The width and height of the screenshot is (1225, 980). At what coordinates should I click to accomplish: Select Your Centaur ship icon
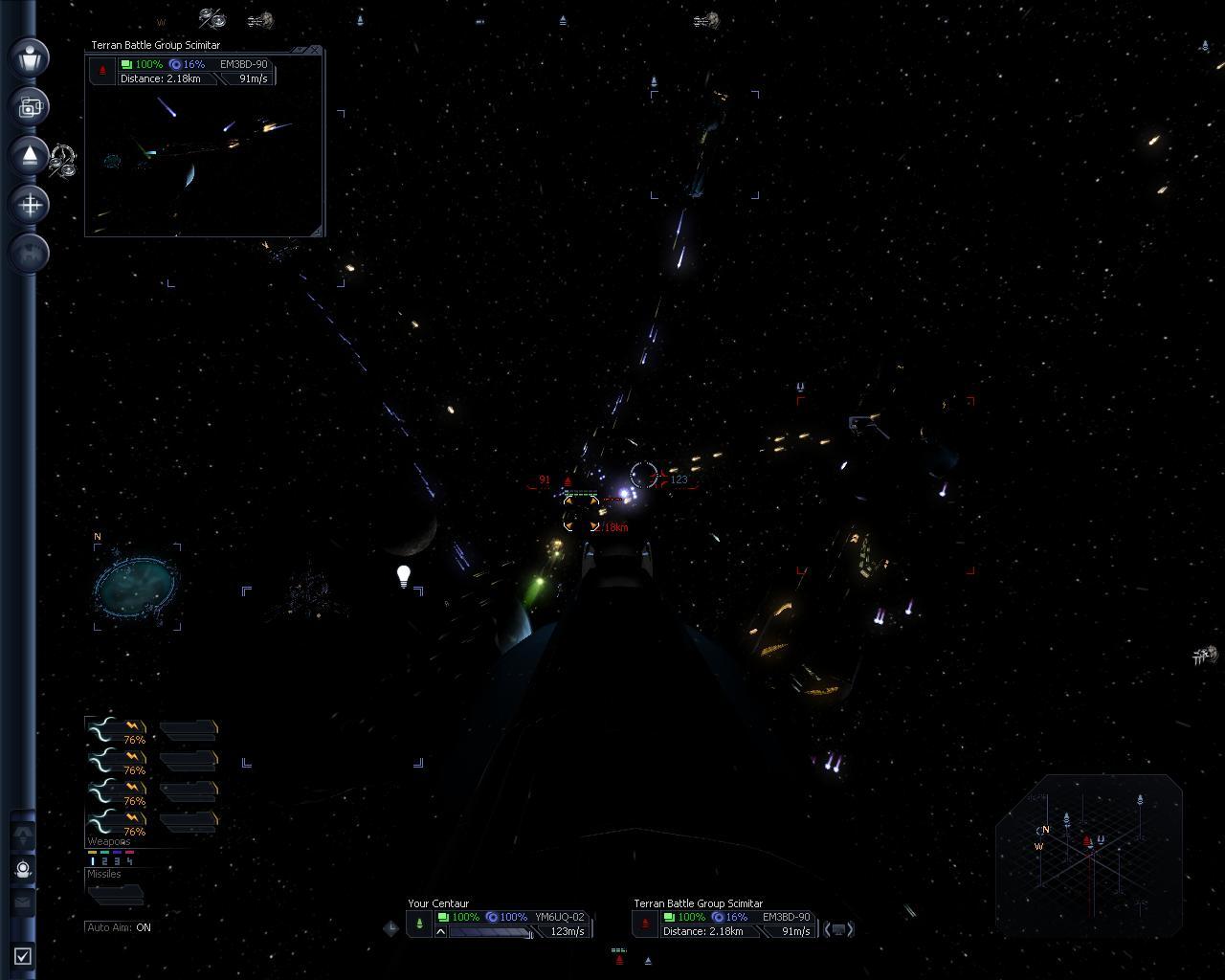tap(419, 924)
